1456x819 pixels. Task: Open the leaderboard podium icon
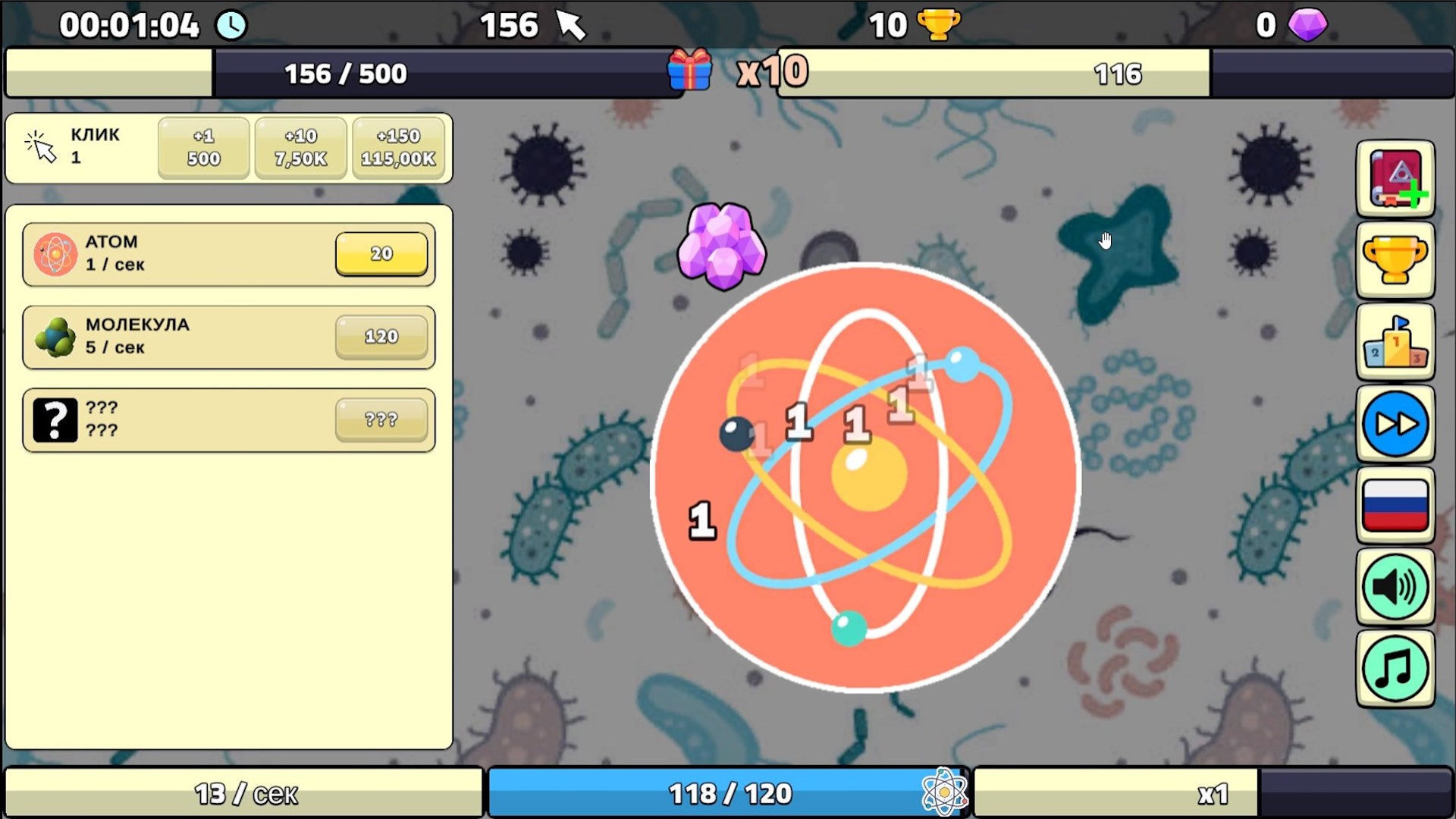(x=1396, y=342)
